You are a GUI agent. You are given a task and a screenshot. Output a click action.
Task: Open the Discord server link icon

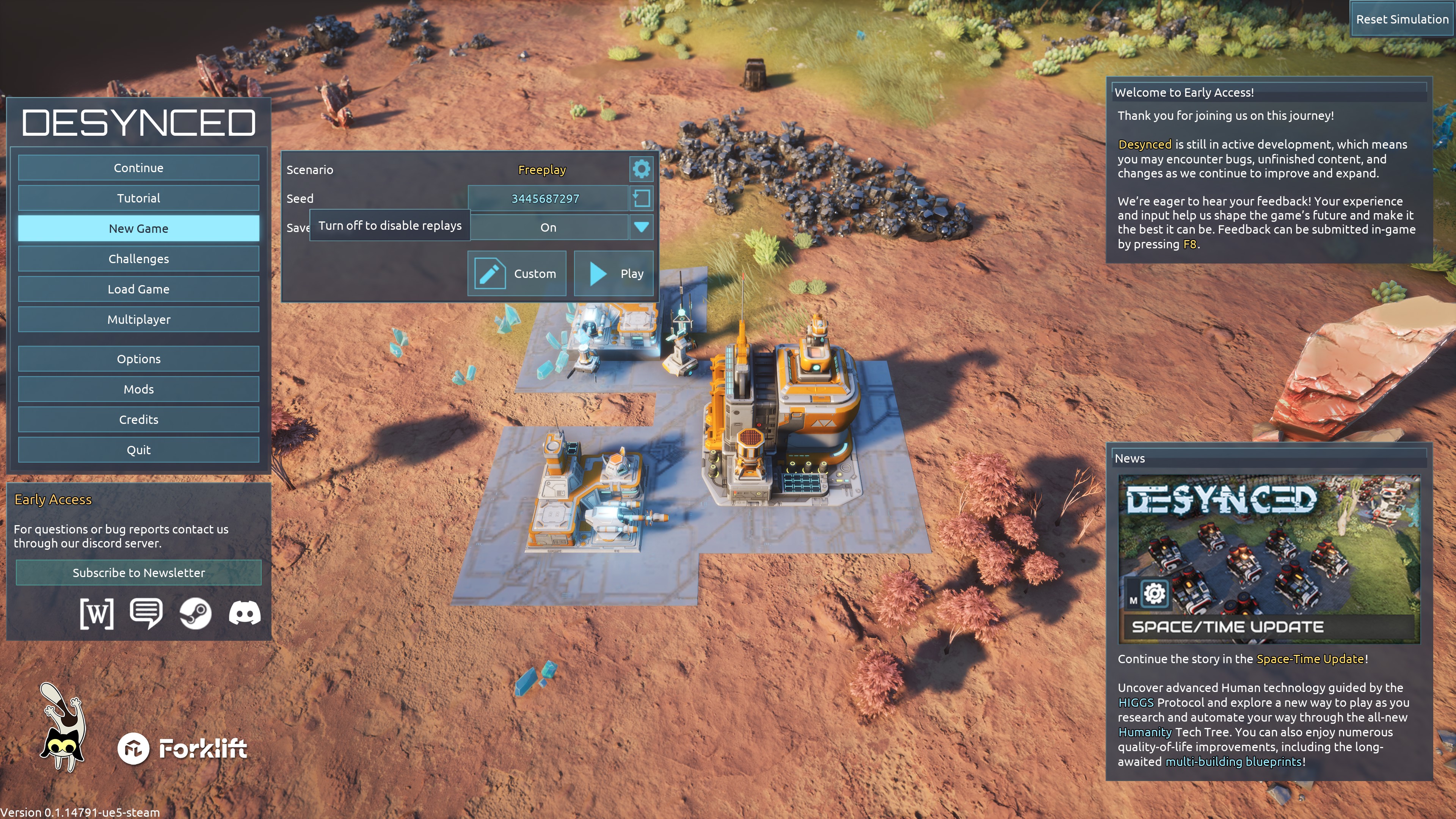click(x=245, y=613)
